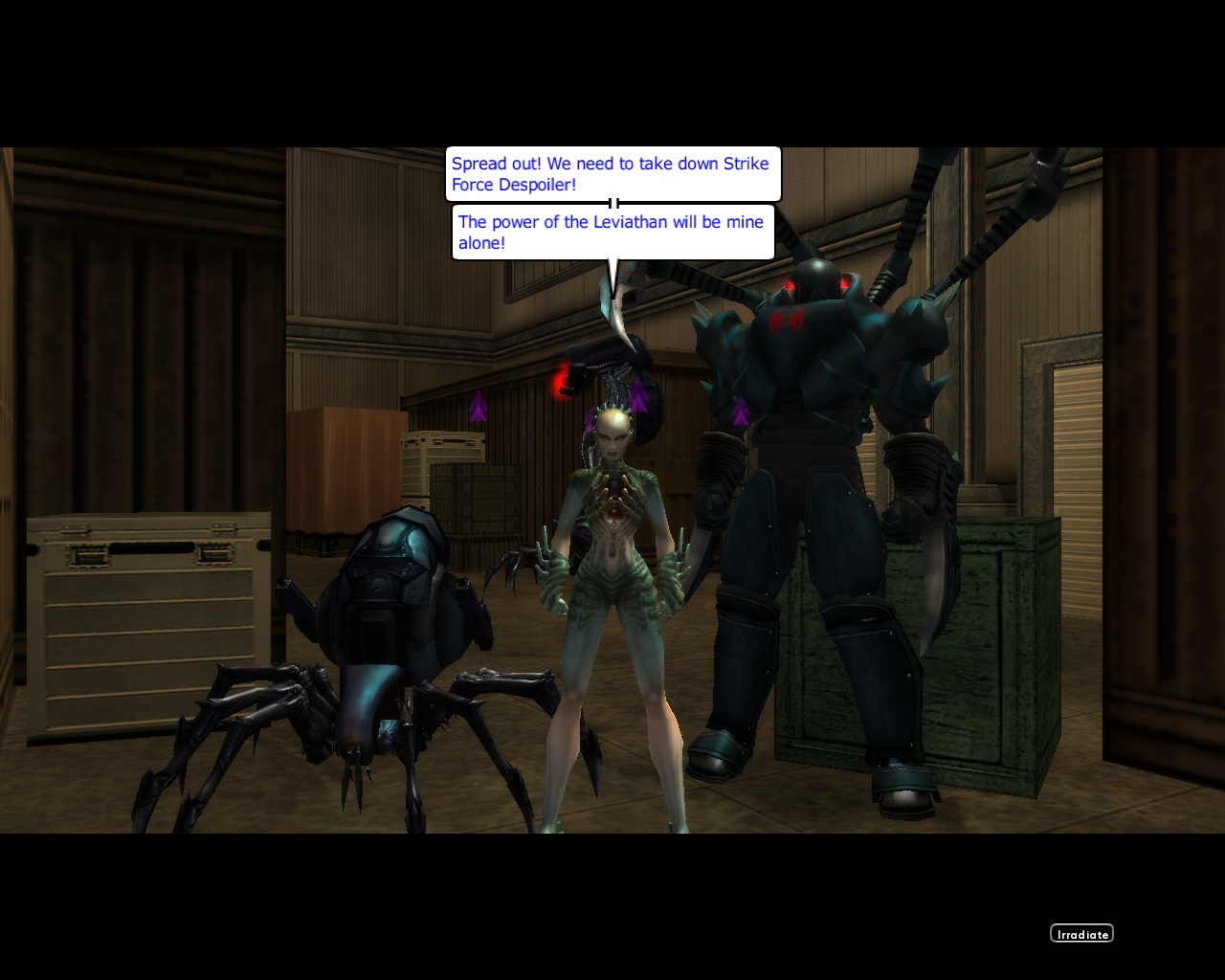The width and height of the screenshot is (1225, 980).
Task: Click the Leviathan speech bubble
Action: point(612,232)
